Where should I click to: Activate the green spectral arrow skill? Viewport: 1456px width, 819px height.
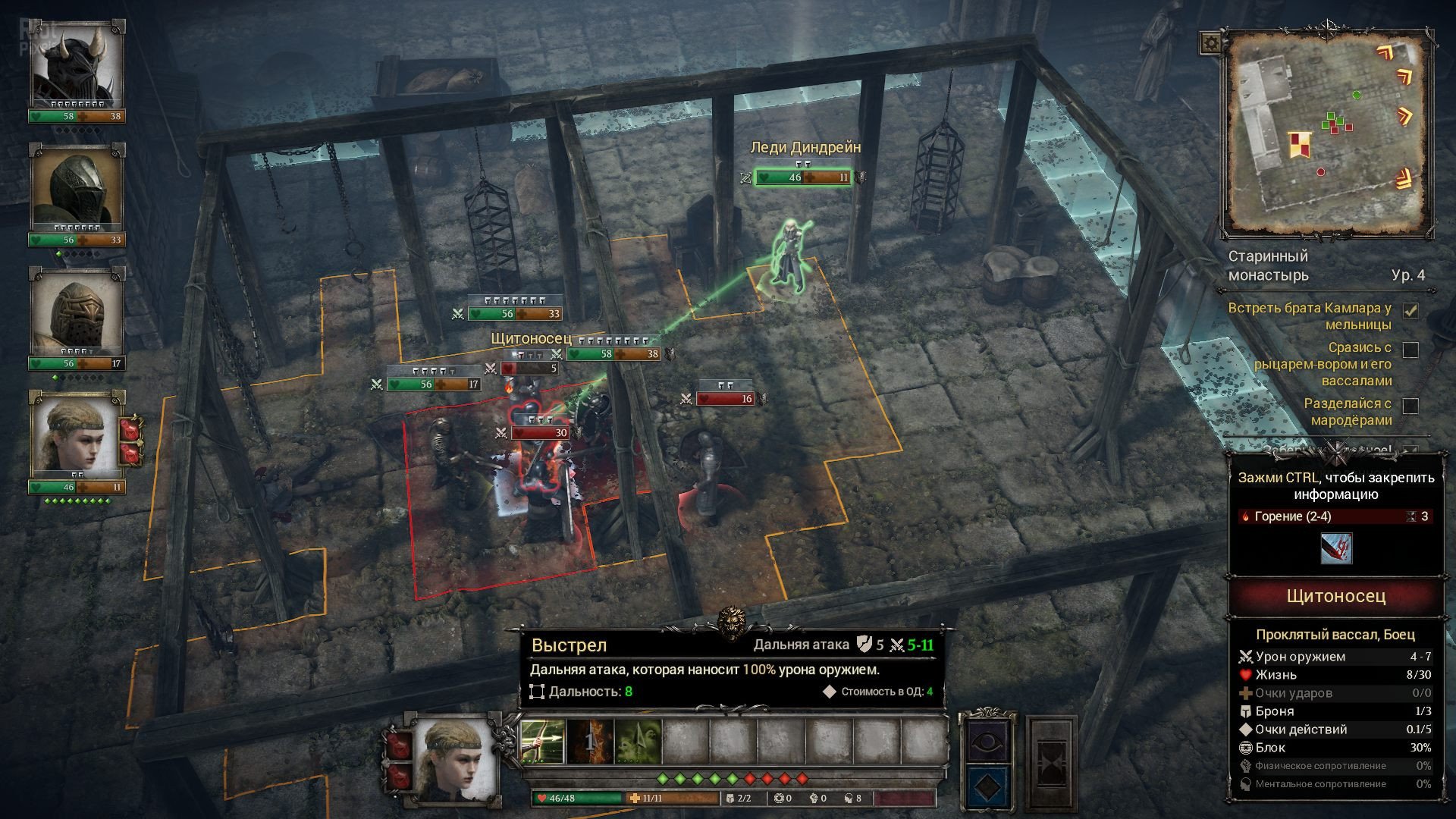point(639,741)
